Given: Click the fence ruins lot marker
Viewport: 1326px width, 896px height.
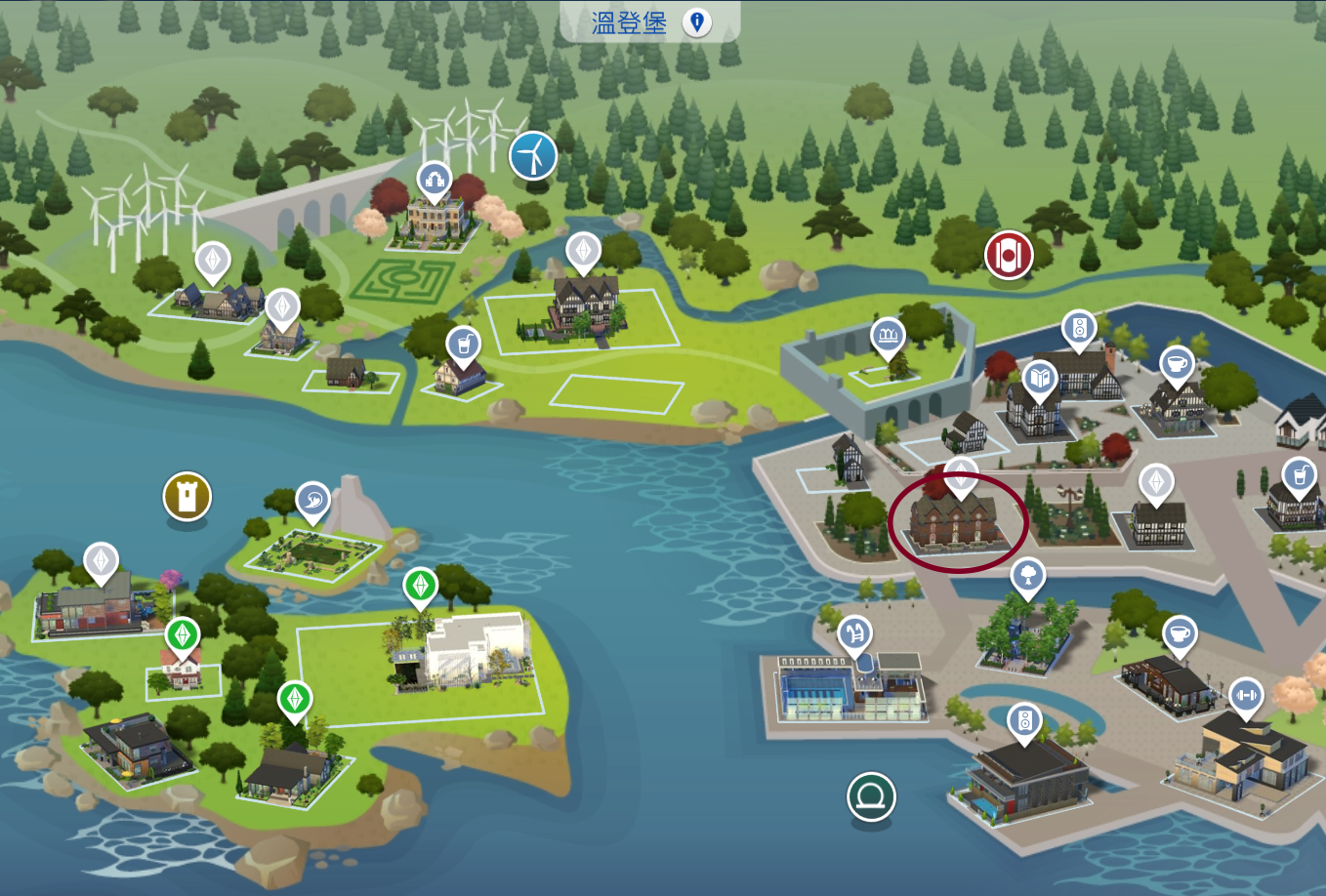Looking at the screenshot, I should coord(888,337).
